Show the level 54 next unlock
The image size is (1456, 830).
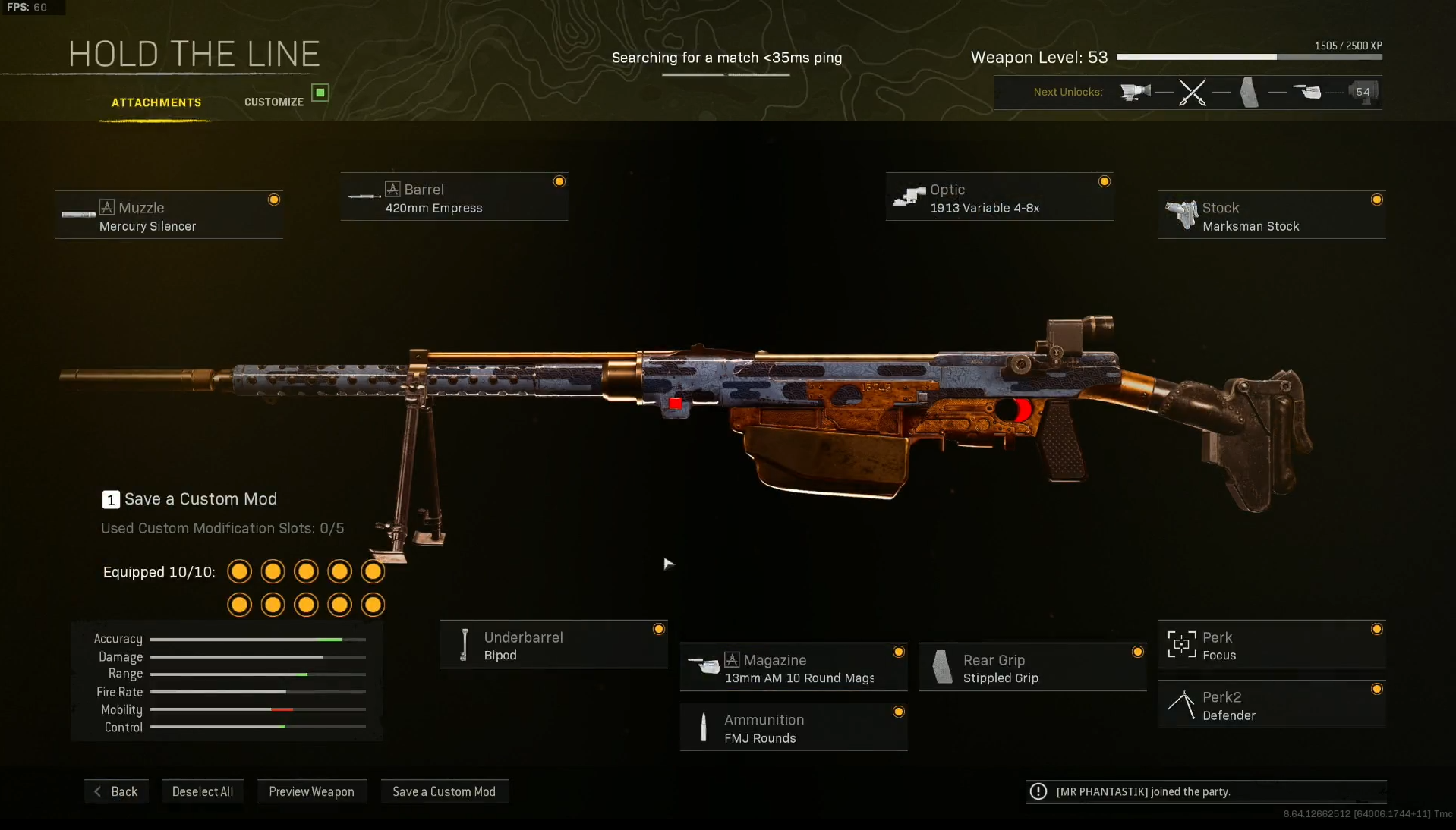1363,92
